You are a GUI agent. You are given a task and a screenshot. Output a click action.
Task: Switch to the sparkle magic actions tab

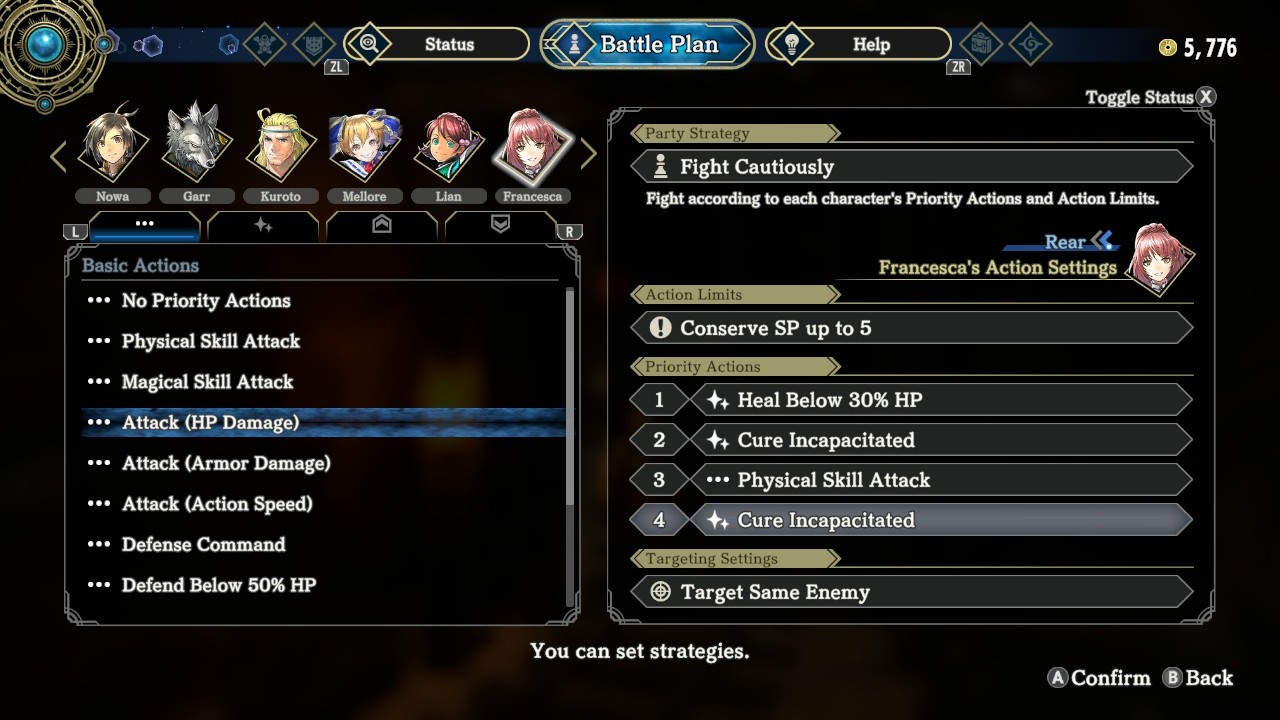(x=263, y=226)
